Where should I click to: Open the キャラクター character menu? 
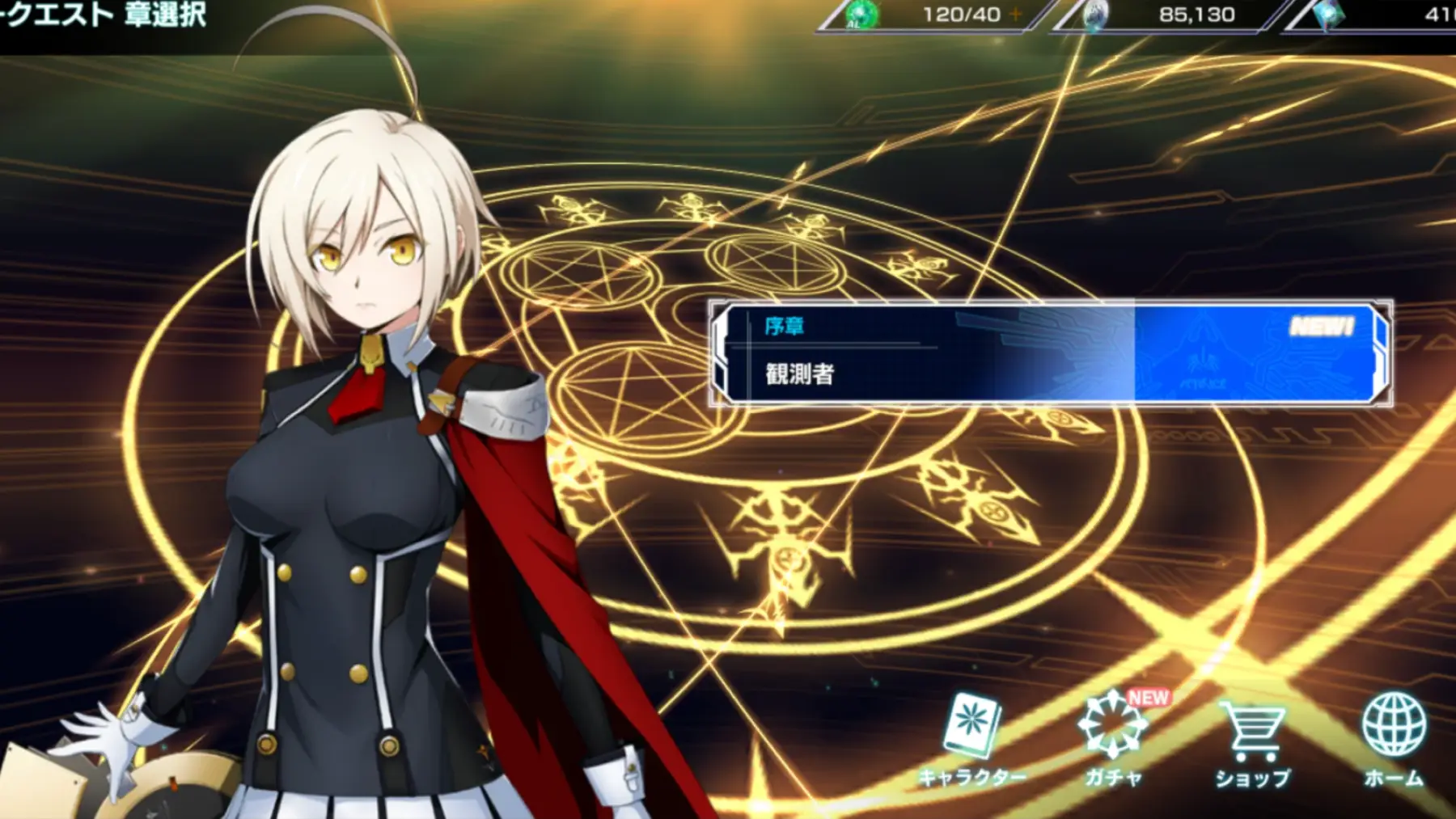[972, 740]
